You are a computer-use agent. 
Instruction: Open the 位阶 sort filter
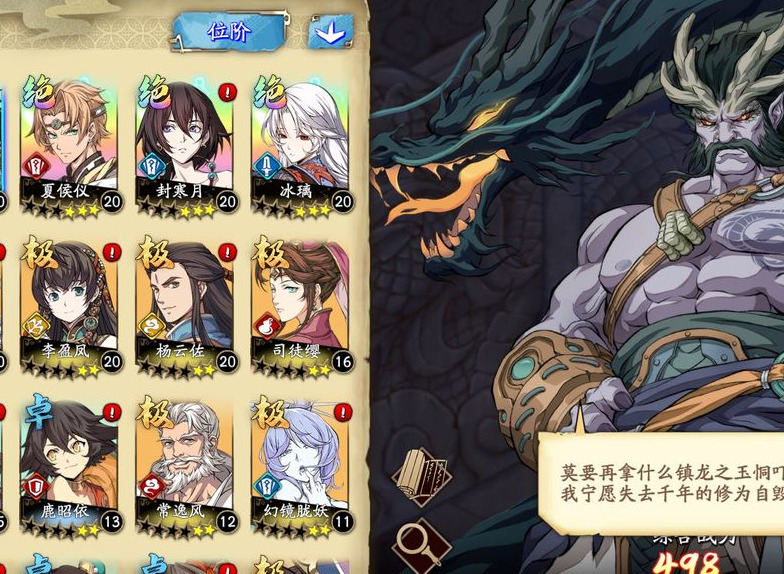click(229, 32)
